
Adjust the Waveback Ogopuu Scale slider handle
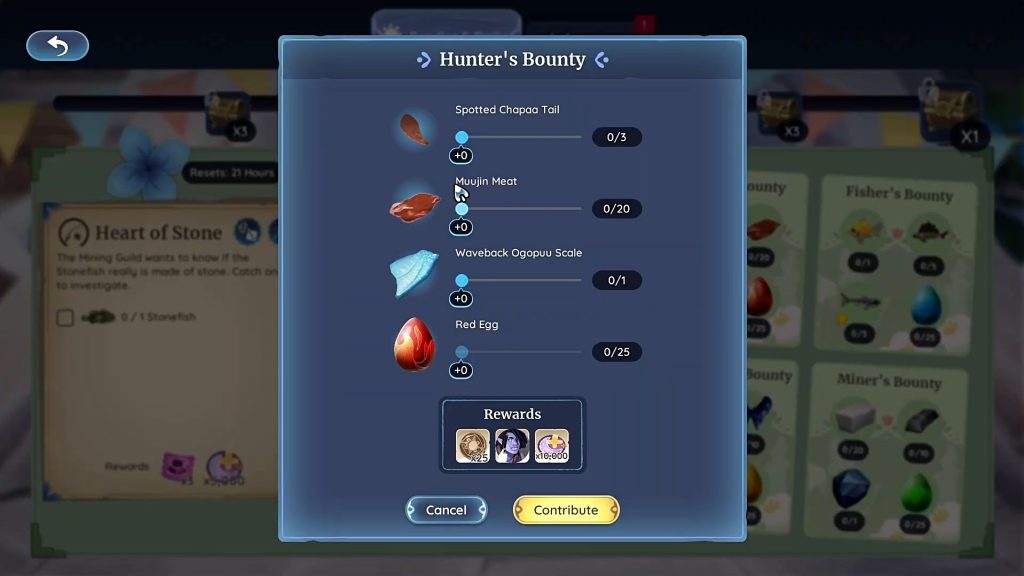tap(462, 281)
